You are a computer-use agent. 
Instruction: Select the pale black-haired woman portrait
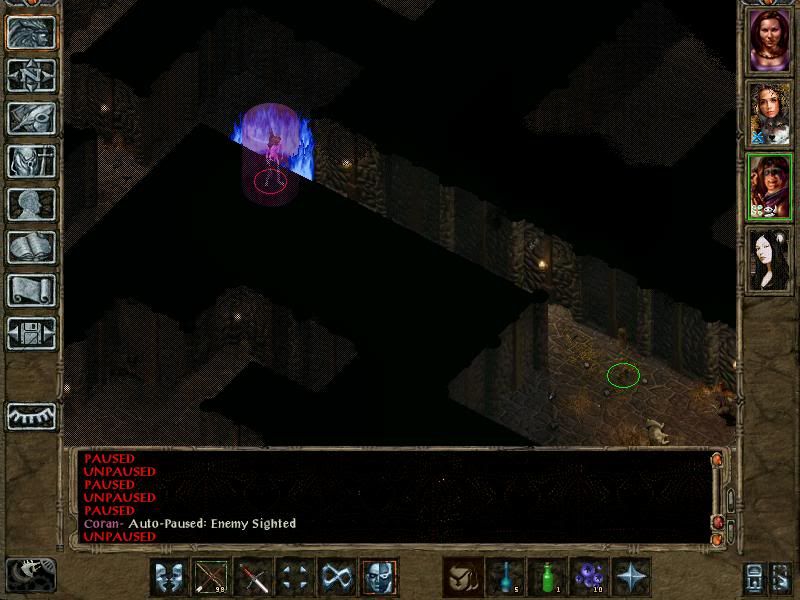click(x=770, y=260)
